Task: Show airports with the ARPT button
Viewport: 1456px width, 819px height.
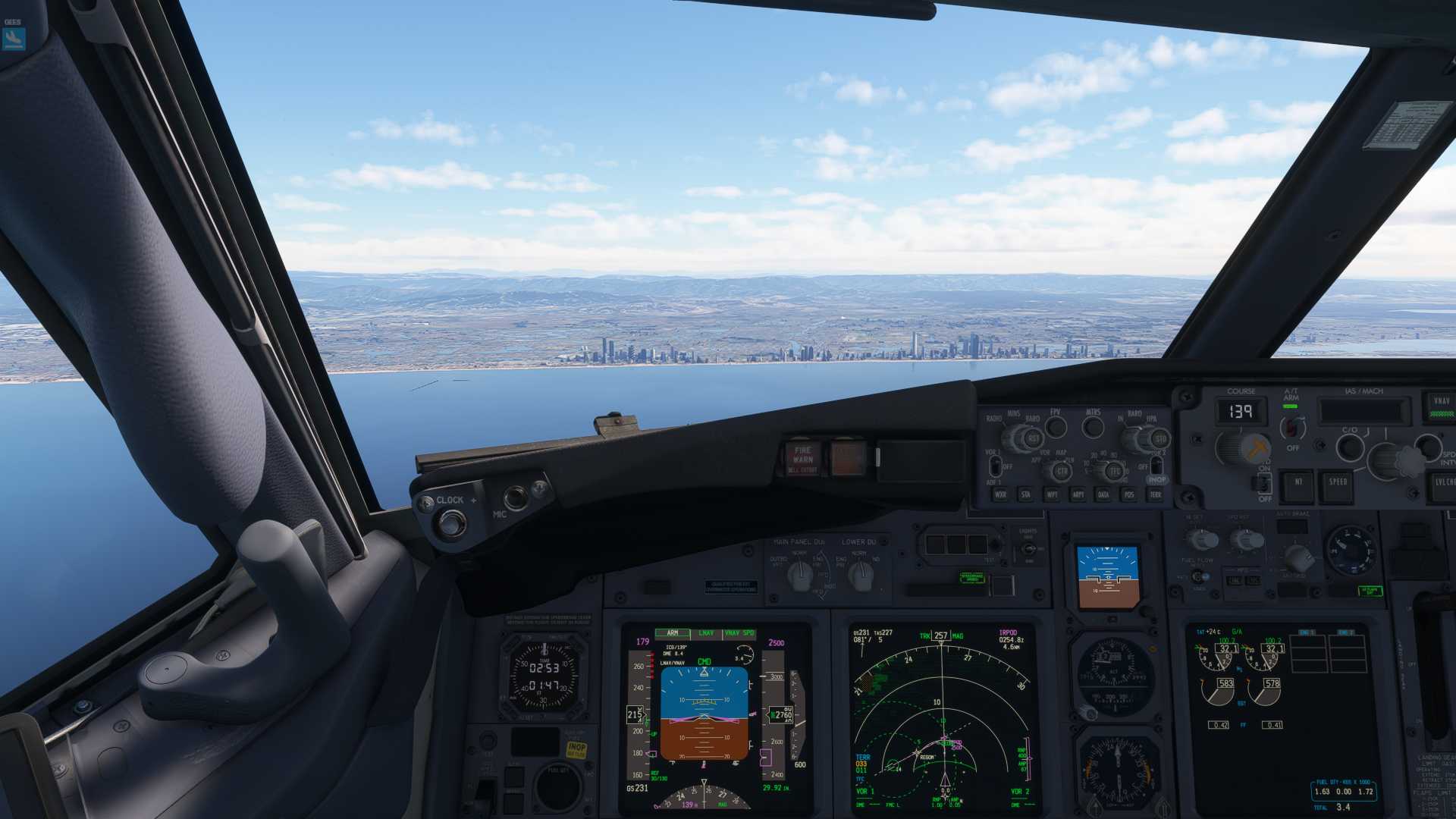Action: pyautogui.click(x=1078, y=494)
